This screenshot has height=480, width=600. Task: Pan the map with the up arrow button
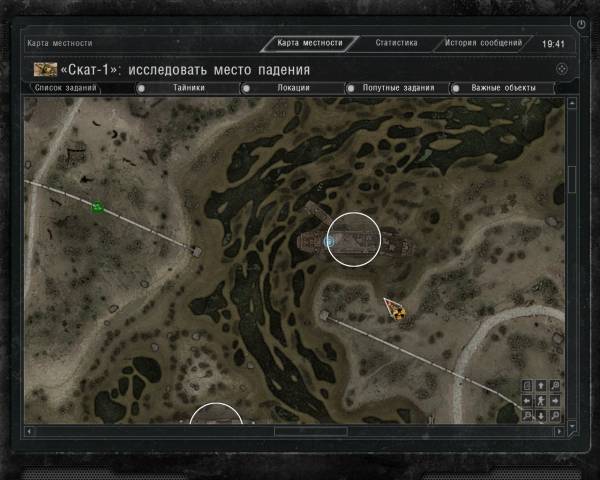point(541,386)
